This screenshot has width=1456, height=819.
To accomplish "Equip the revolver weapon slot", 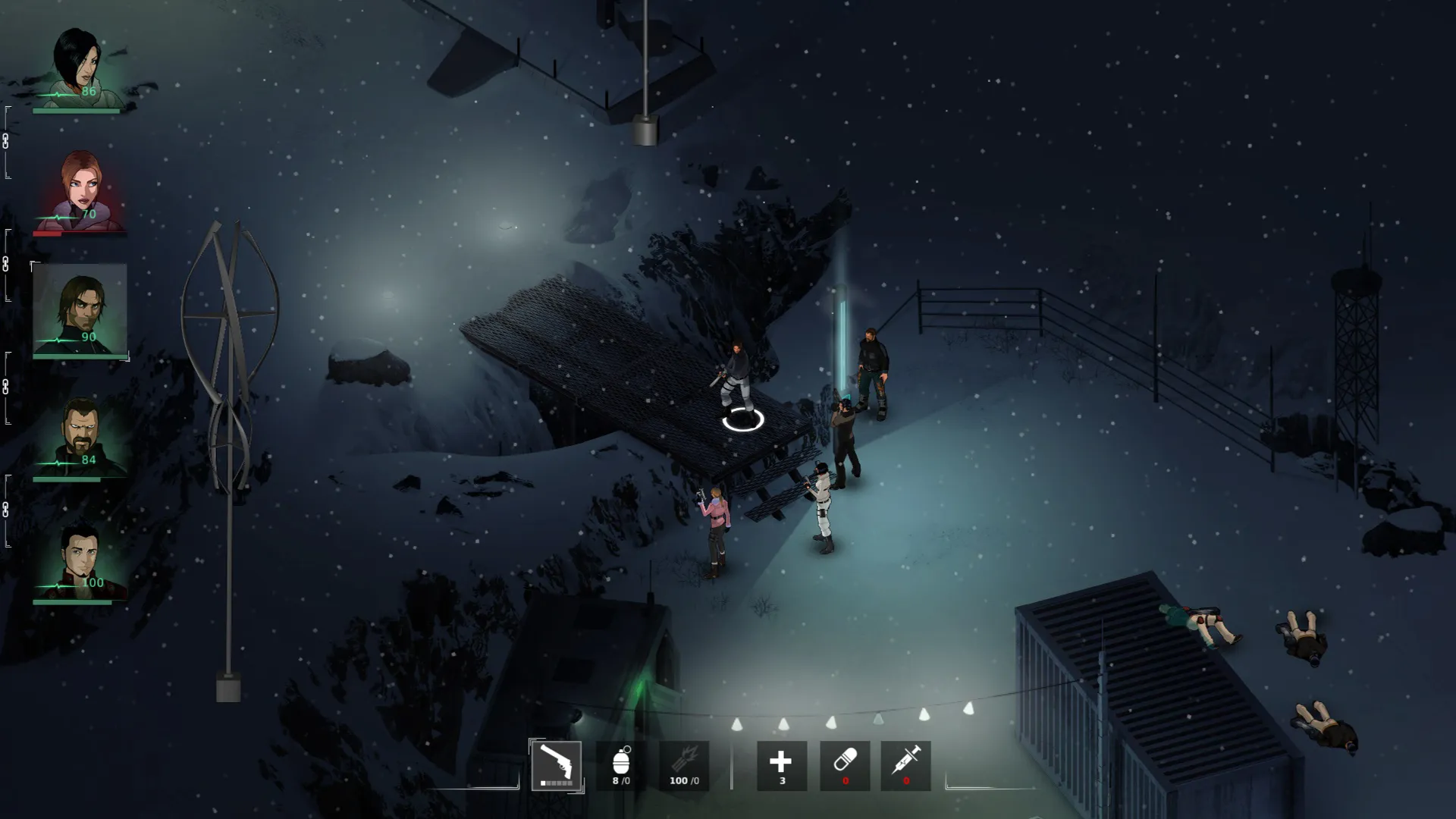I will [x=557, y=765].
